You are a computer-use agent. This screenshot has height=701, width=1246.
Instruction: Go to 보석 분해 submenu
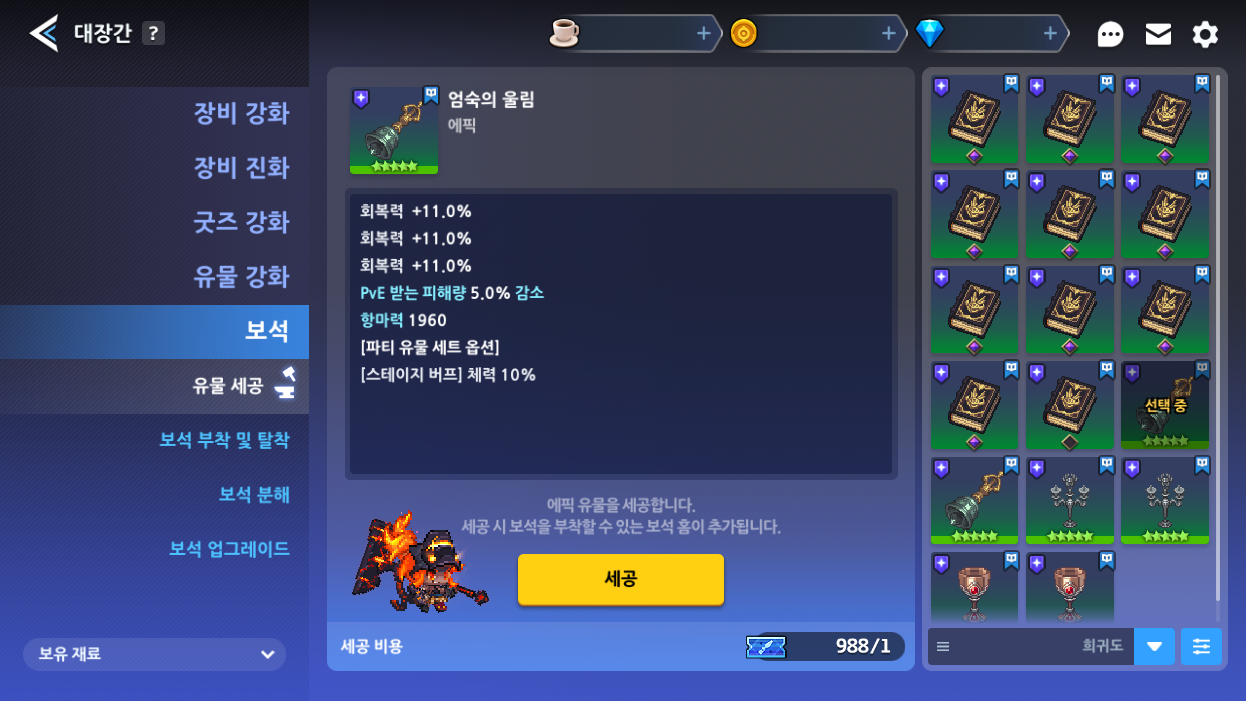[254, 494]
